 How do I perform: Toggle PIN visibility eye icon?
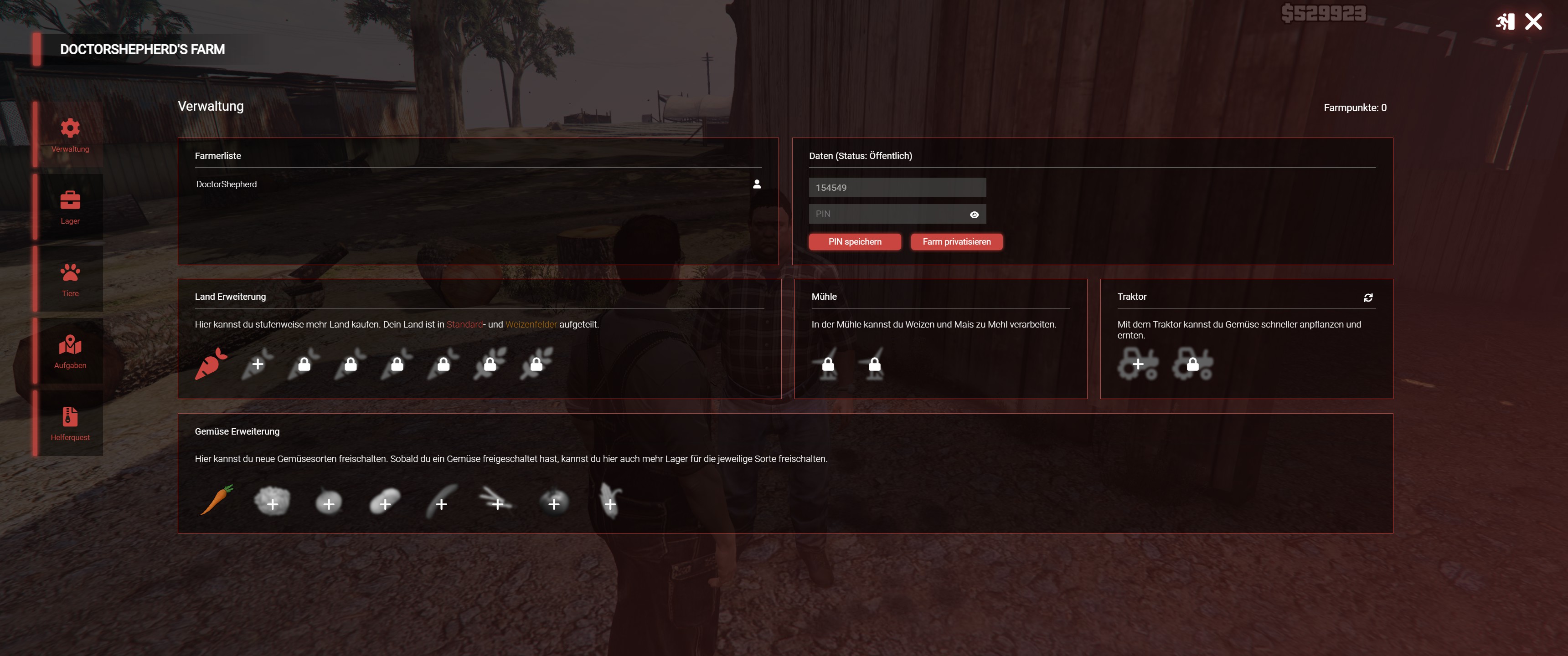pos(974,214)
